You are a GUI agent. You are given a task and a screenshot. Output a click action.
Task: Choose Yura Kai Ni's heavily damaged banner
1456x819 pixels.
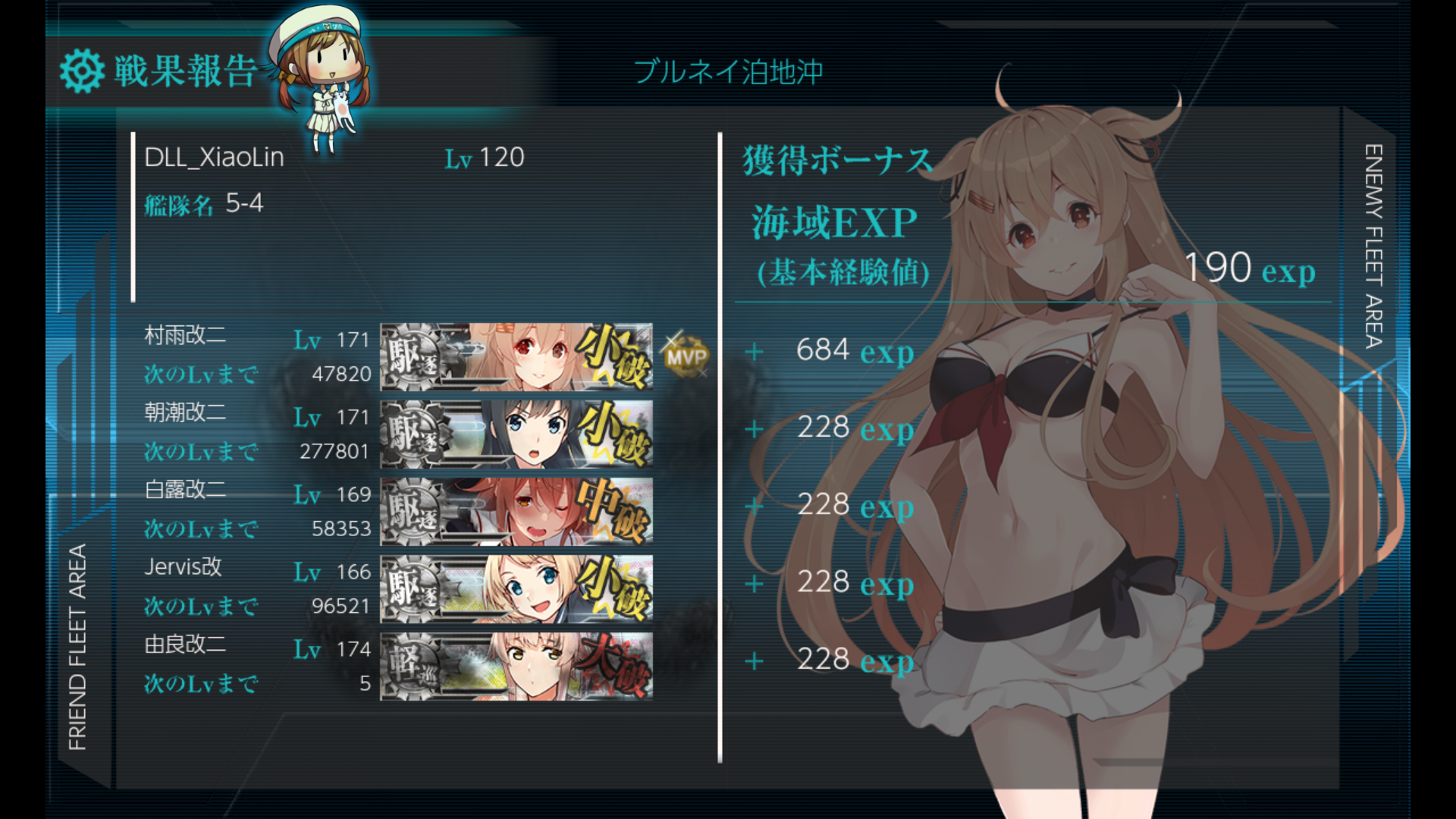click(516, 666)
